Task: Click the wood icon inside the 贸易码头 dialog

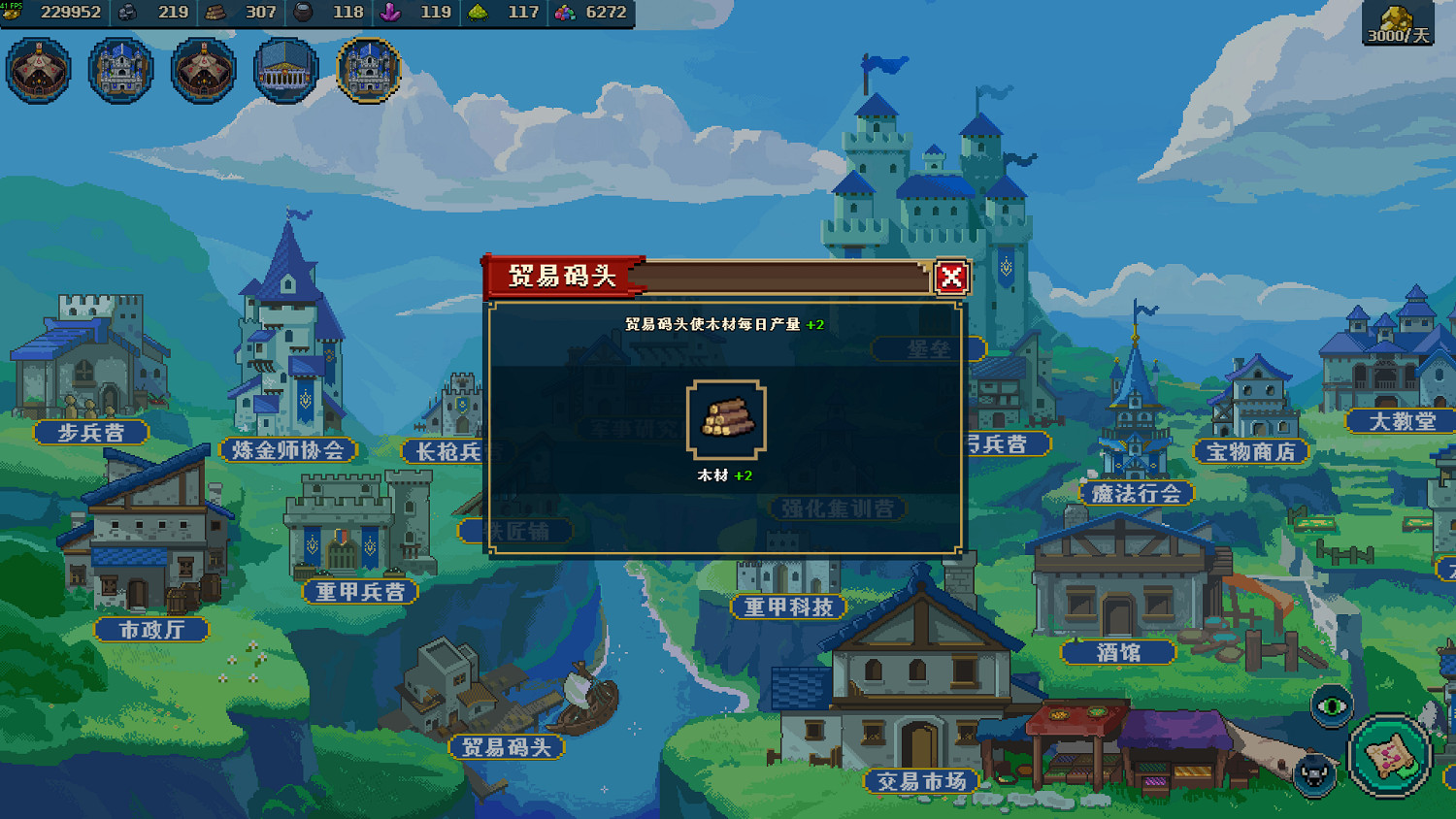Action: 725,419
